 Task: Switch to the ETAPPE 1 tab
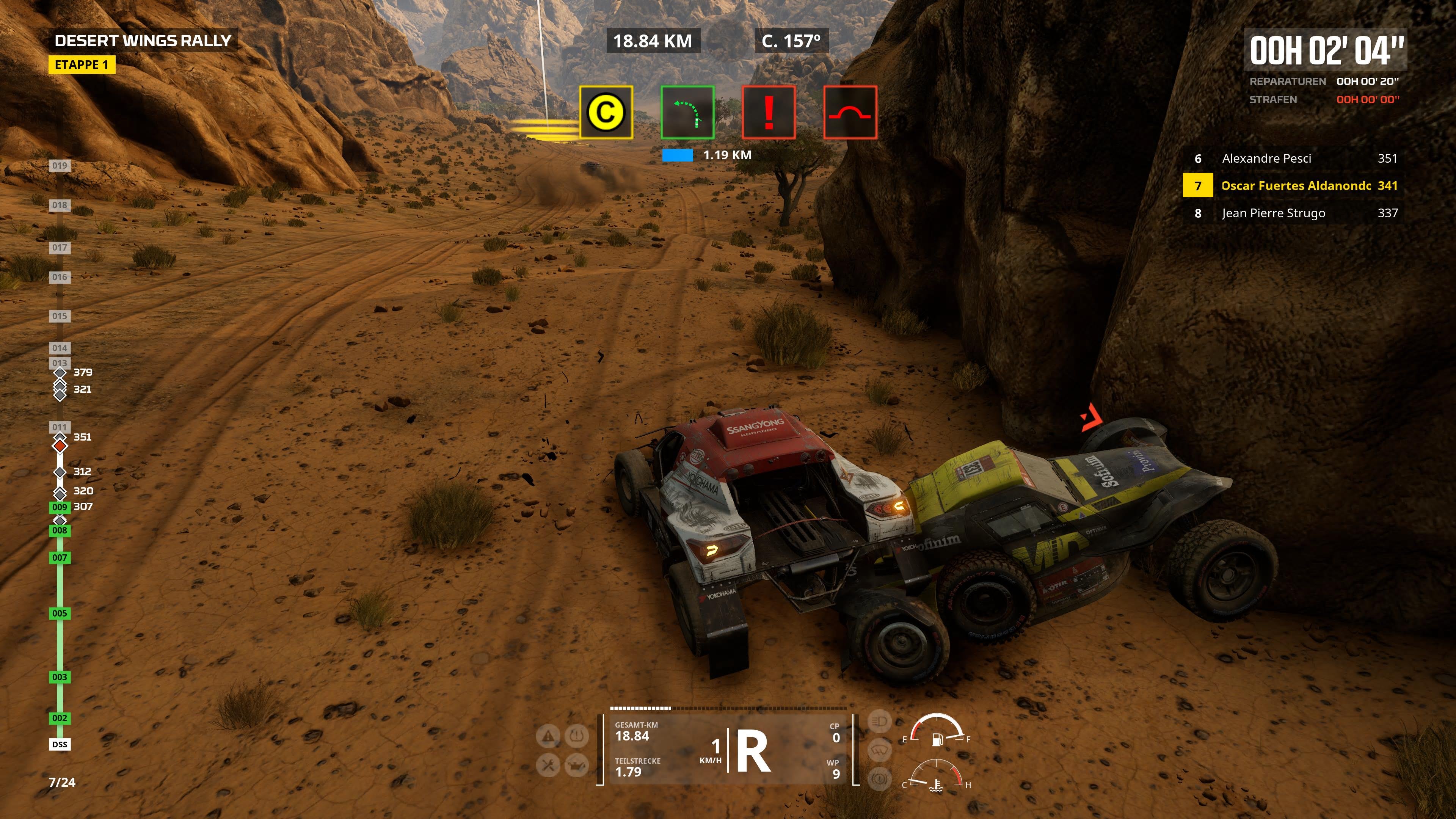(83, 65)
